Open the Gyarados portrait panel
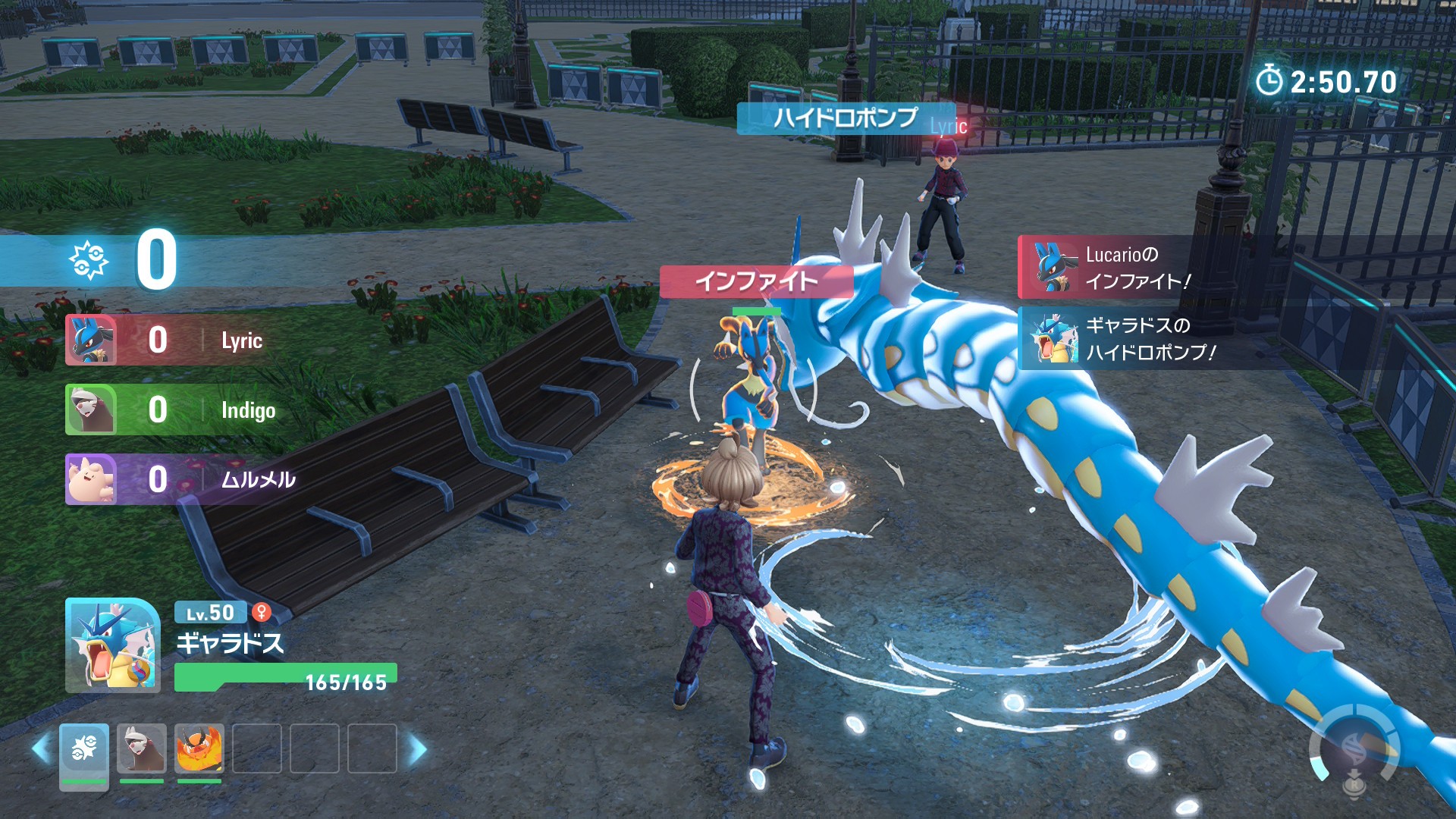This screenshot has width=1456, height=819. point(113,646)
